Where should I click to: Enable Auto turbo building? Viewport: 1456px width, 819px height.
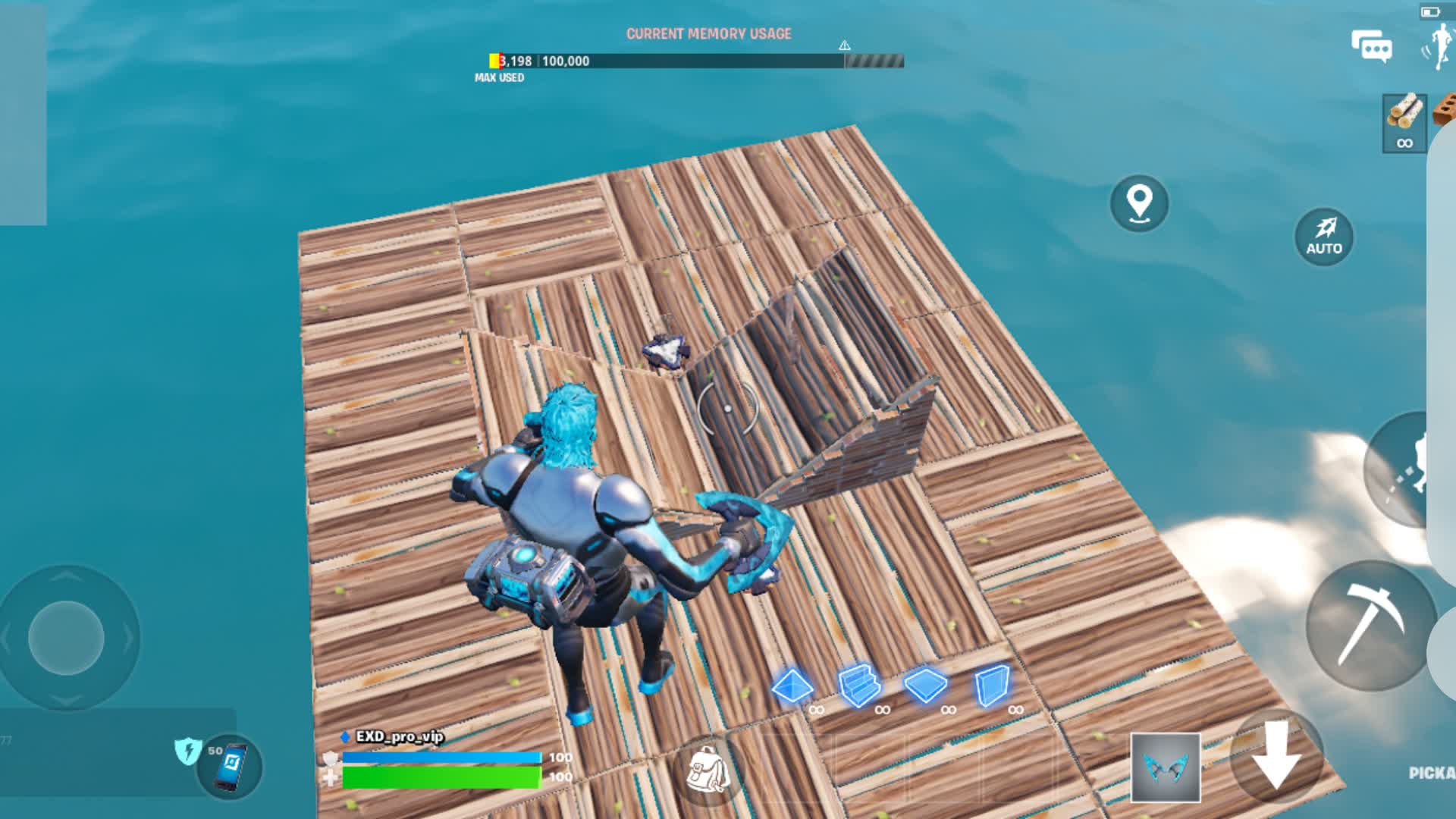tap(1324, 237)
